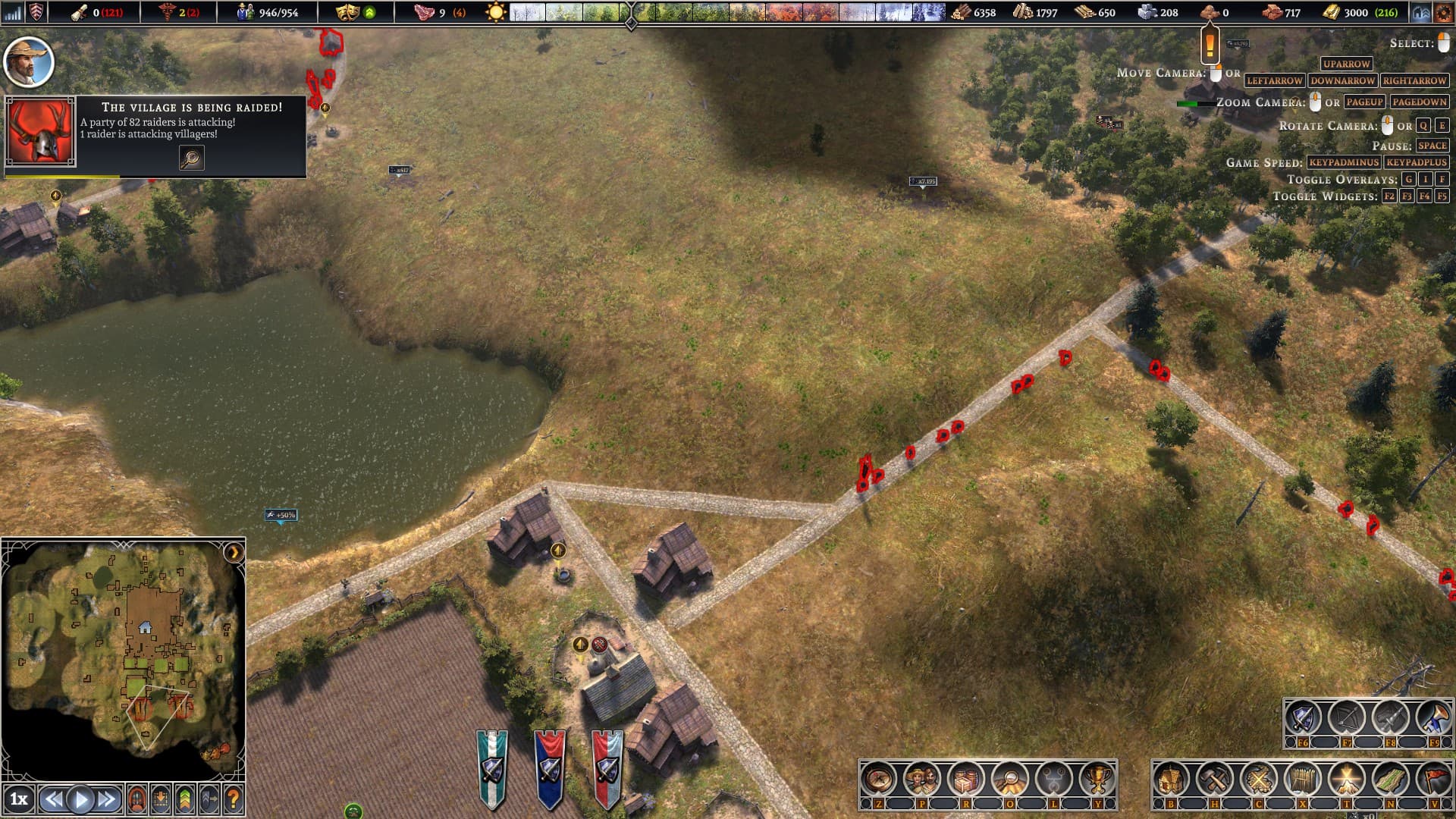Open help with the question mark button
1456x819 pixels.
tap(234, 799)
